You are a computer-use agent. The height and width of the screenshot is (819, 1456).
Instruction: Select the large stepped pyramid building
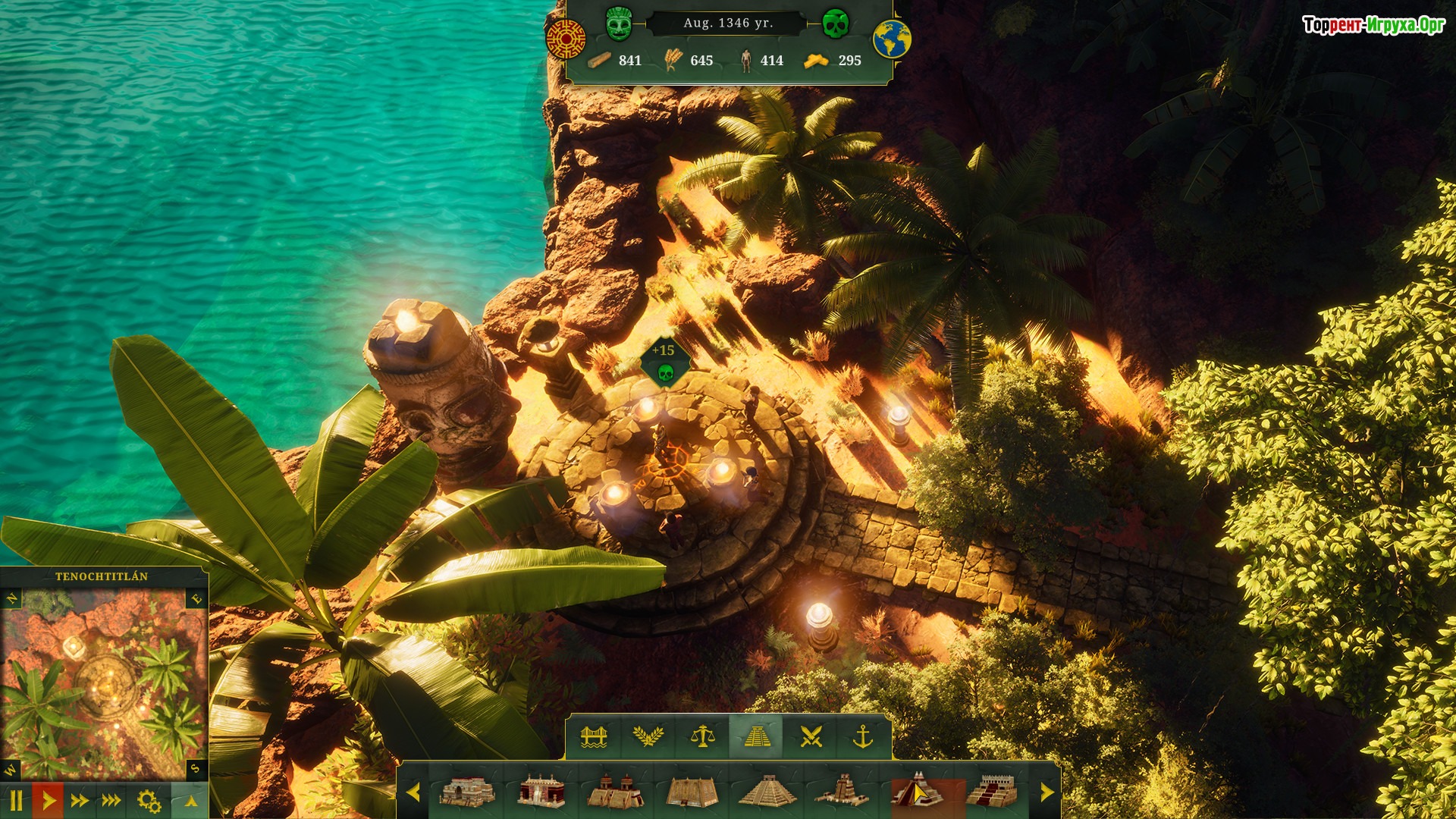(767, 792)
